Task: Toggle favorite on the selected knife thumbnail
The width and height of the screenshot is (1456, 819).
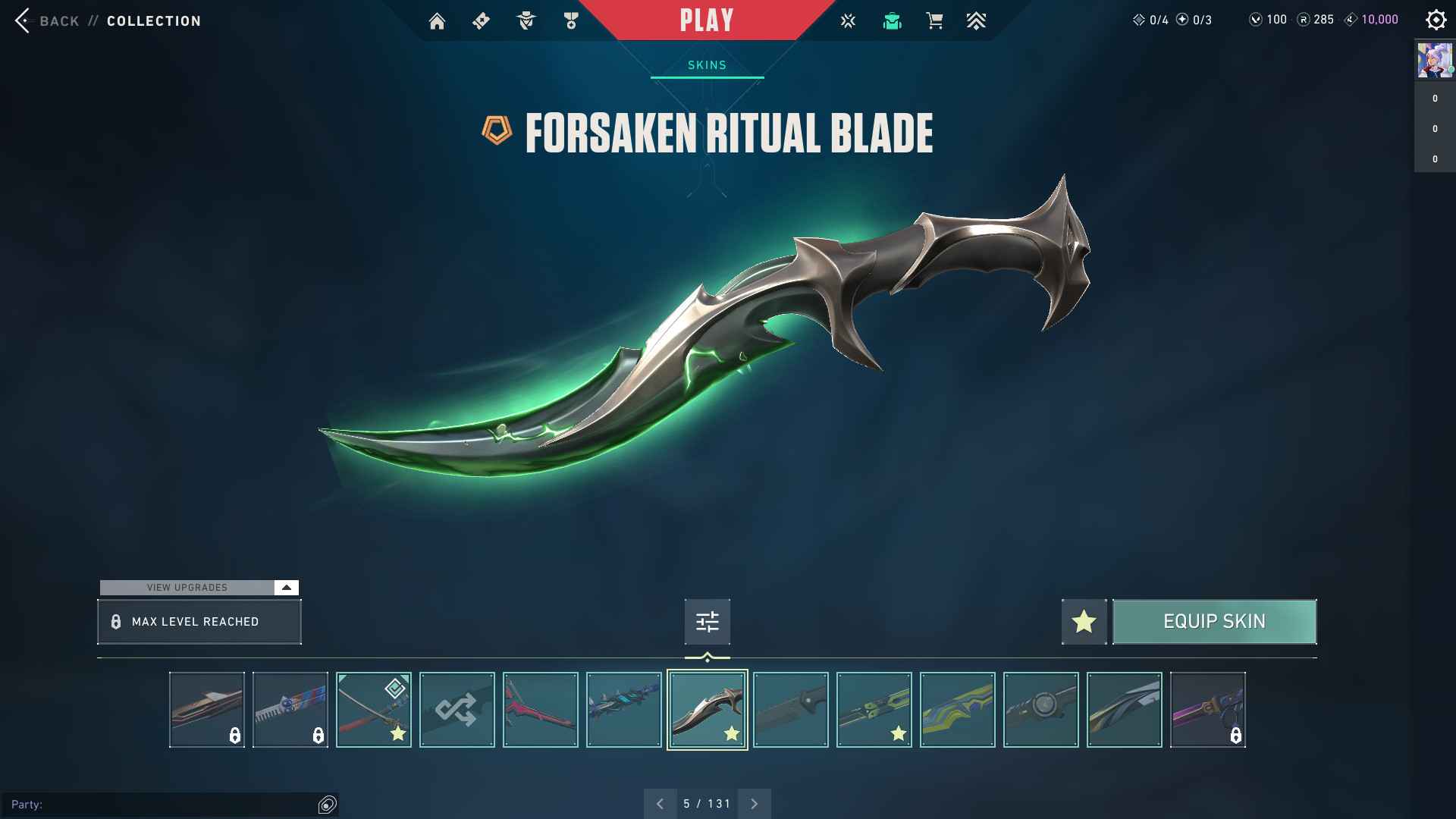Action: 732,733
